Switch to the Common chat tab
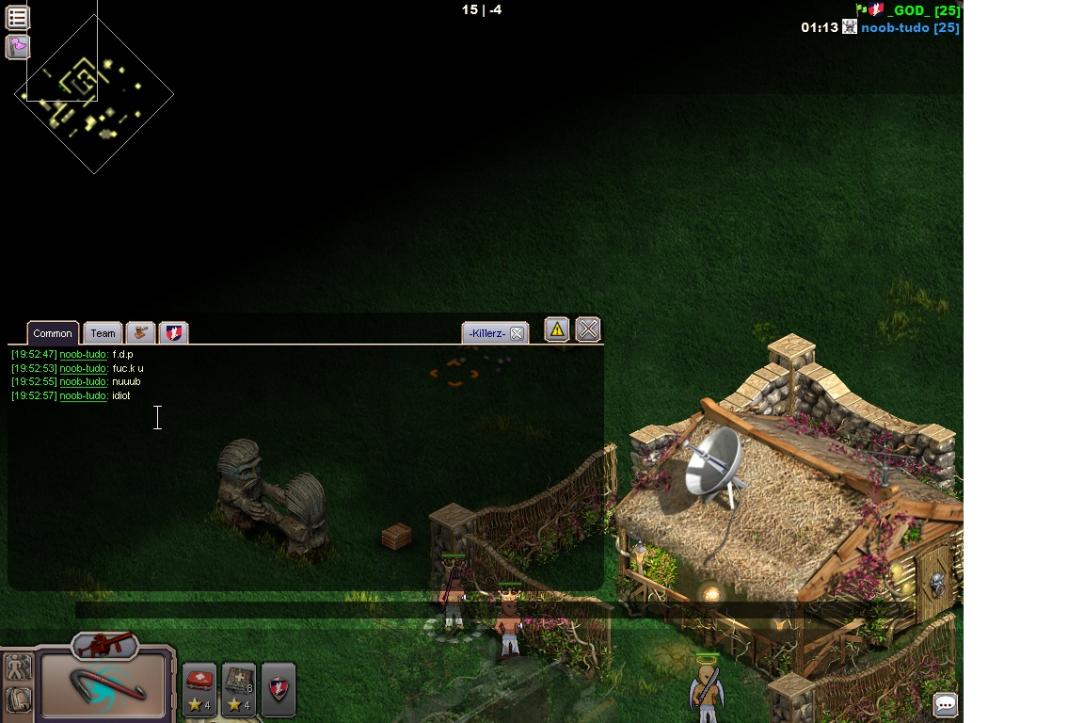The width and height of the screenshot is (1084, 723). tap(52, 333)
